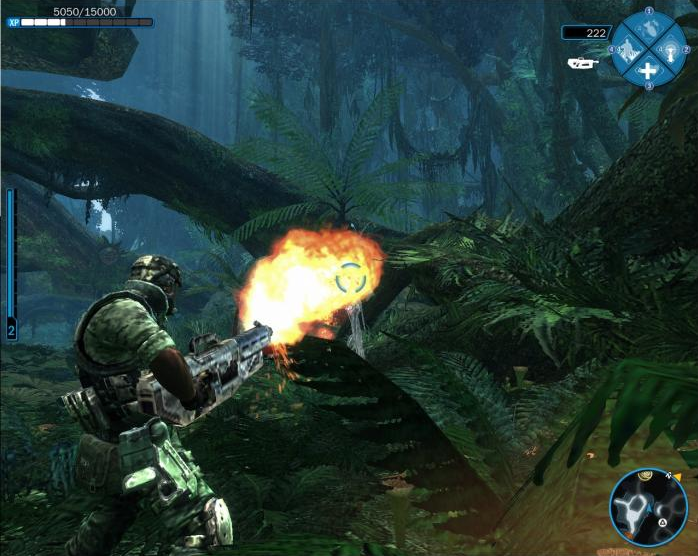Use the healing plus skill
The height and width of the screenshot is (556, 698).
pos(648,70)
